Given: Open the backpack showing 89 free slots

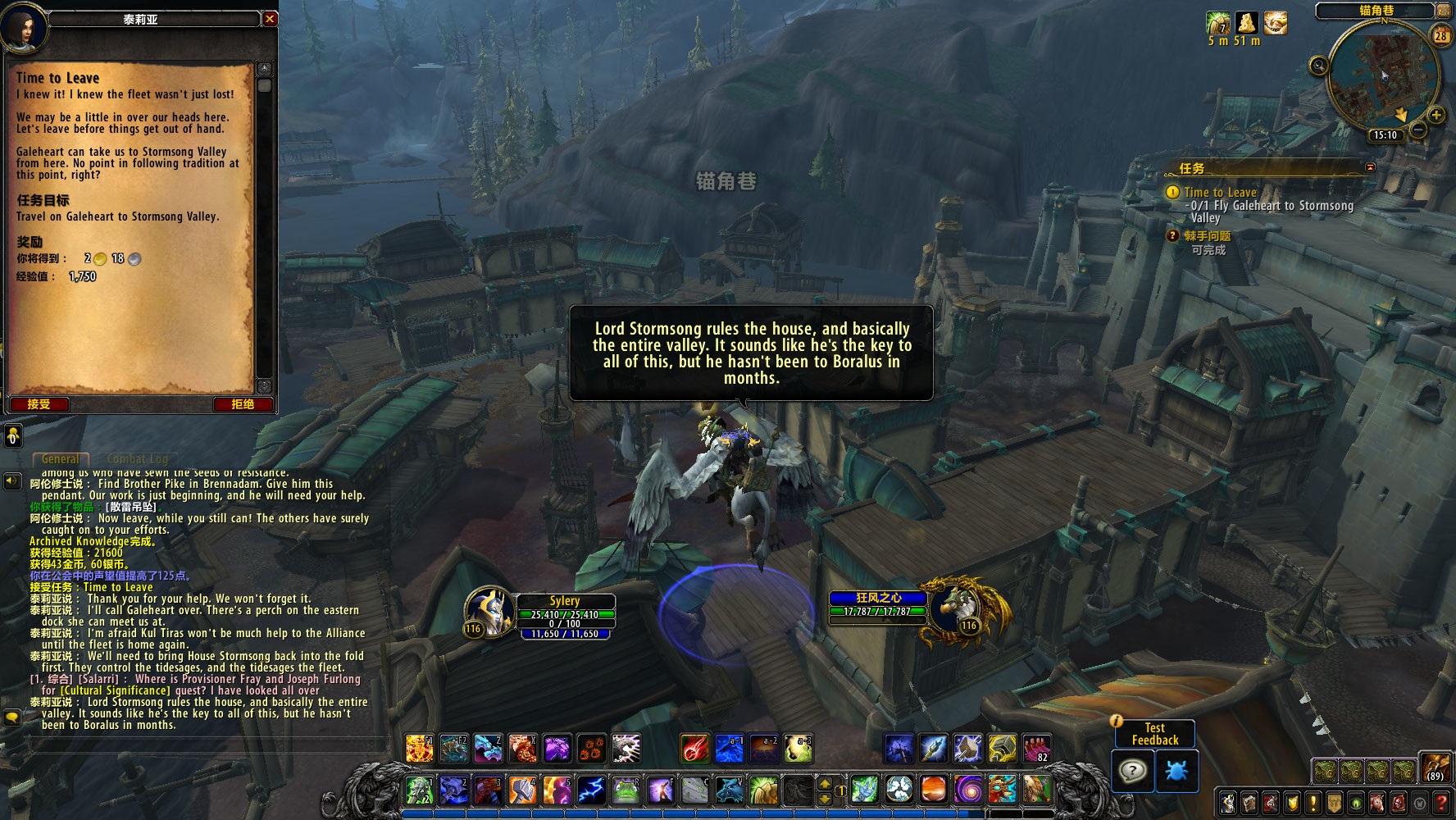Looking at the screenshot, I should (x=1436, y=768).
